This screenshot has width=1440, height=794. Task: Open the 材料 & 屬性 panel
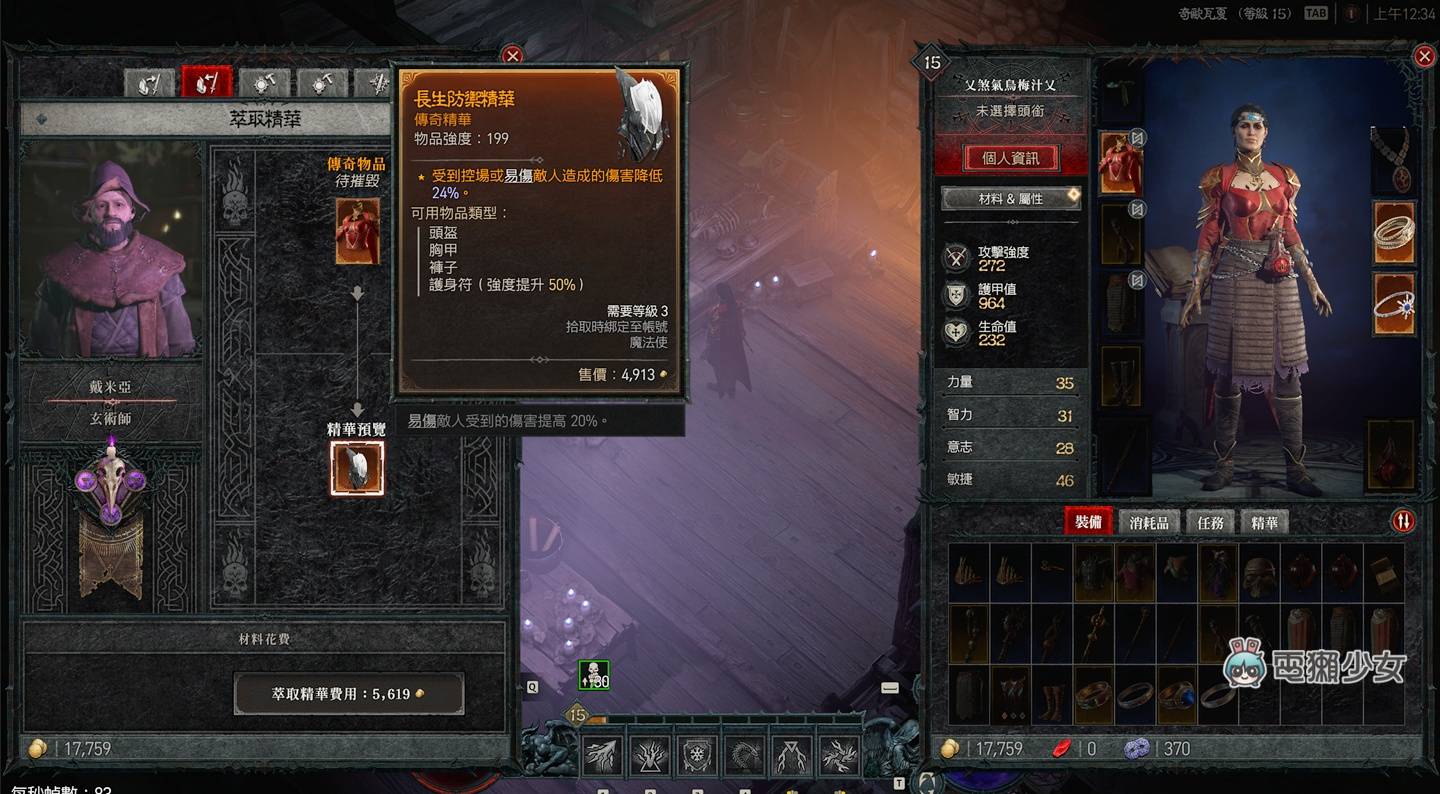coord(1011,199)
